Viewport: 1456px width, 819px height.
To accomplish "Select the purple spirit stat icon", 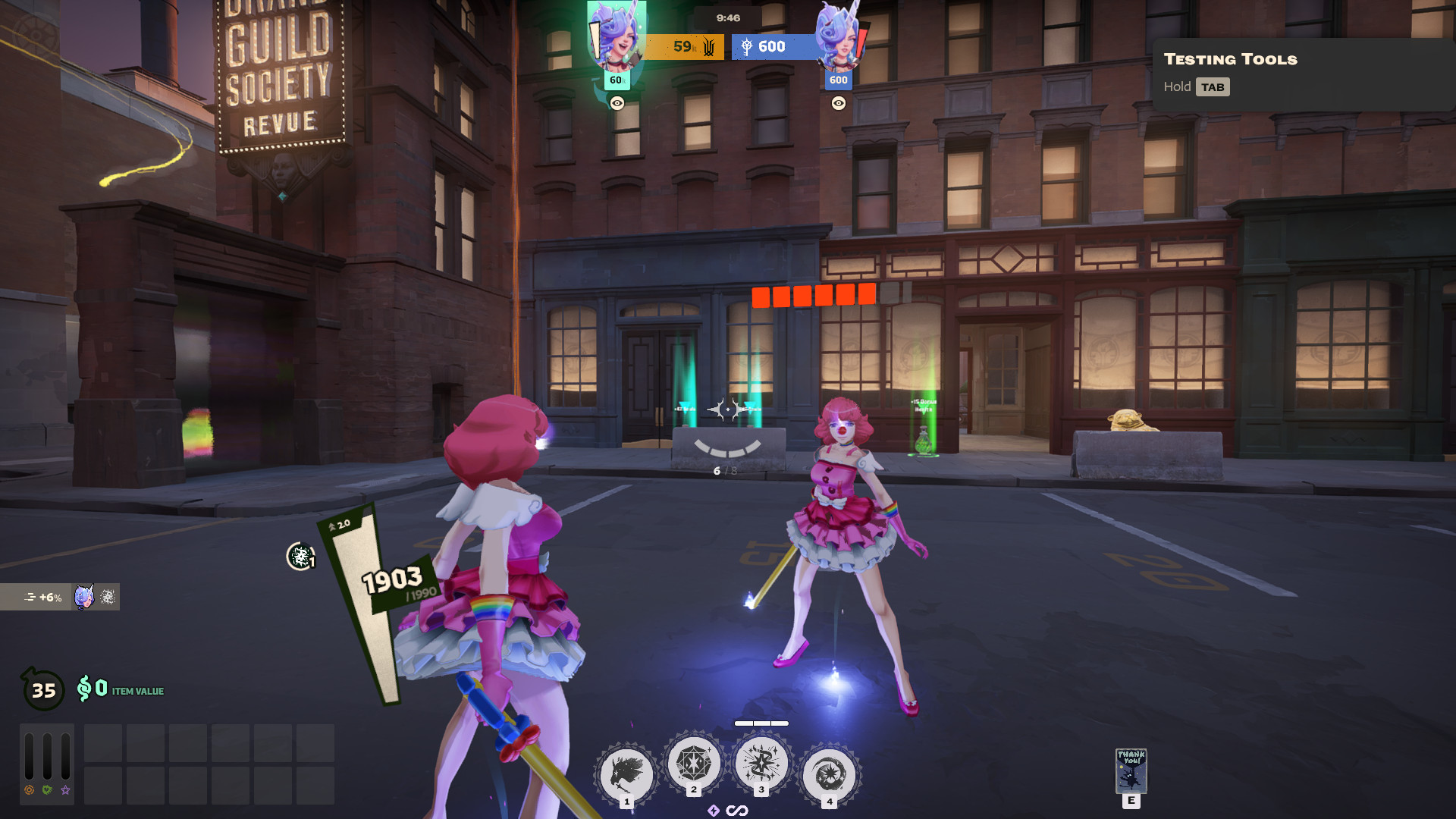I will pyautogui.click(x=65, y=790).
